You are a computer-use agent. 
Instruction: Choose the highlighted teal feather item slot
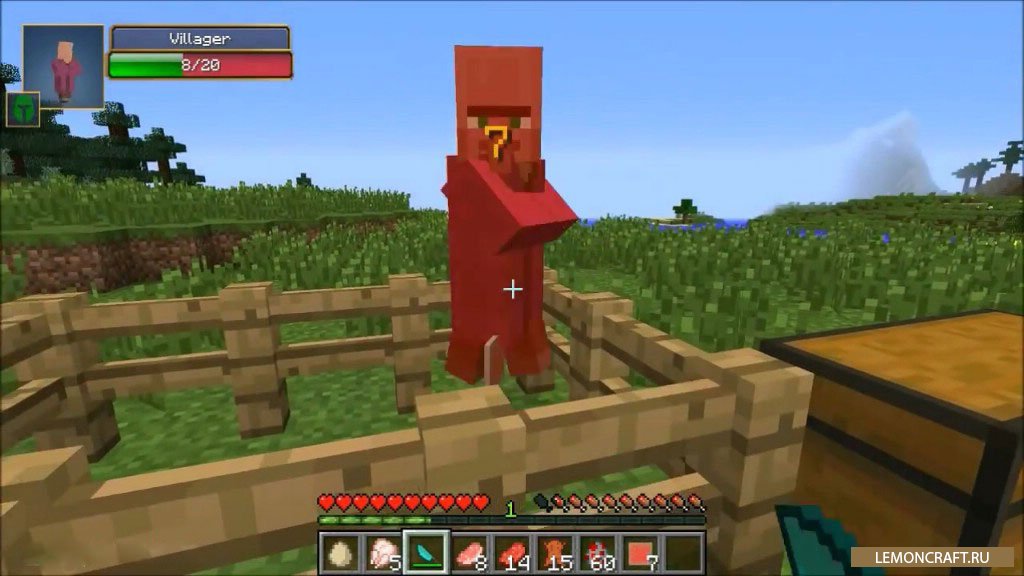pyautogui.click(x=427, y=553)
